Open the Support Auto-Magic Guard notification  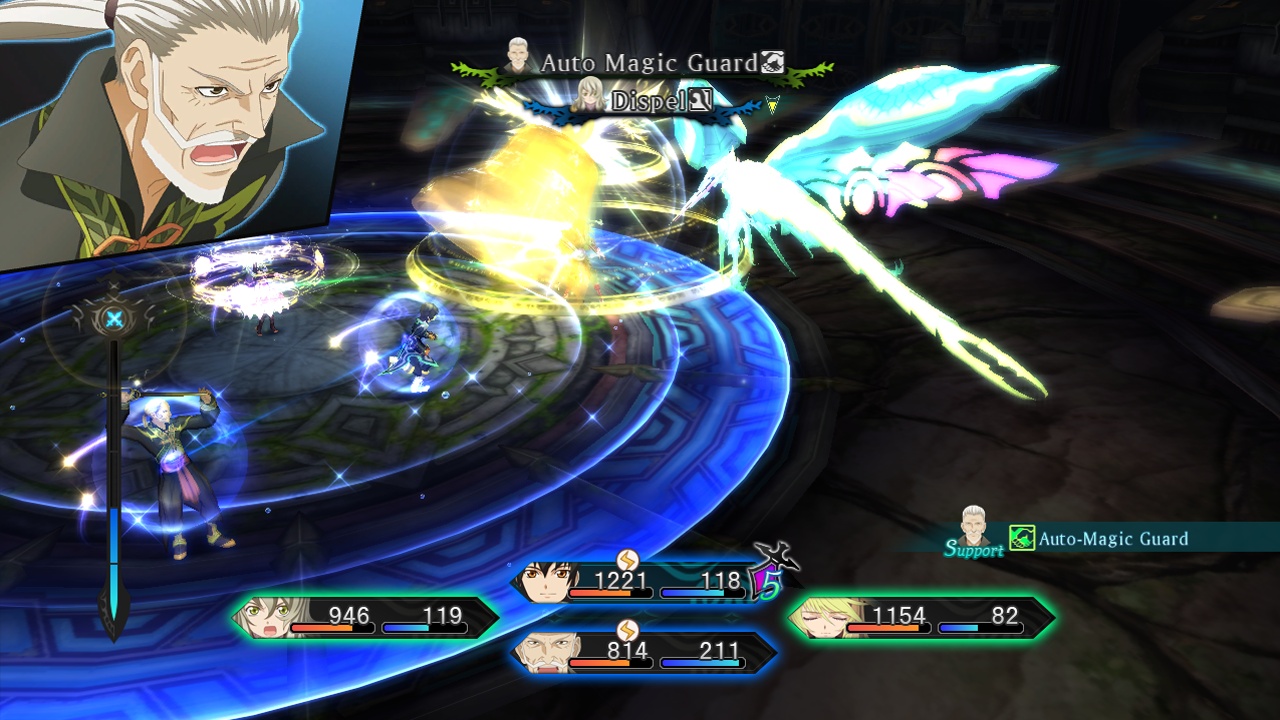click(1090, 538)
